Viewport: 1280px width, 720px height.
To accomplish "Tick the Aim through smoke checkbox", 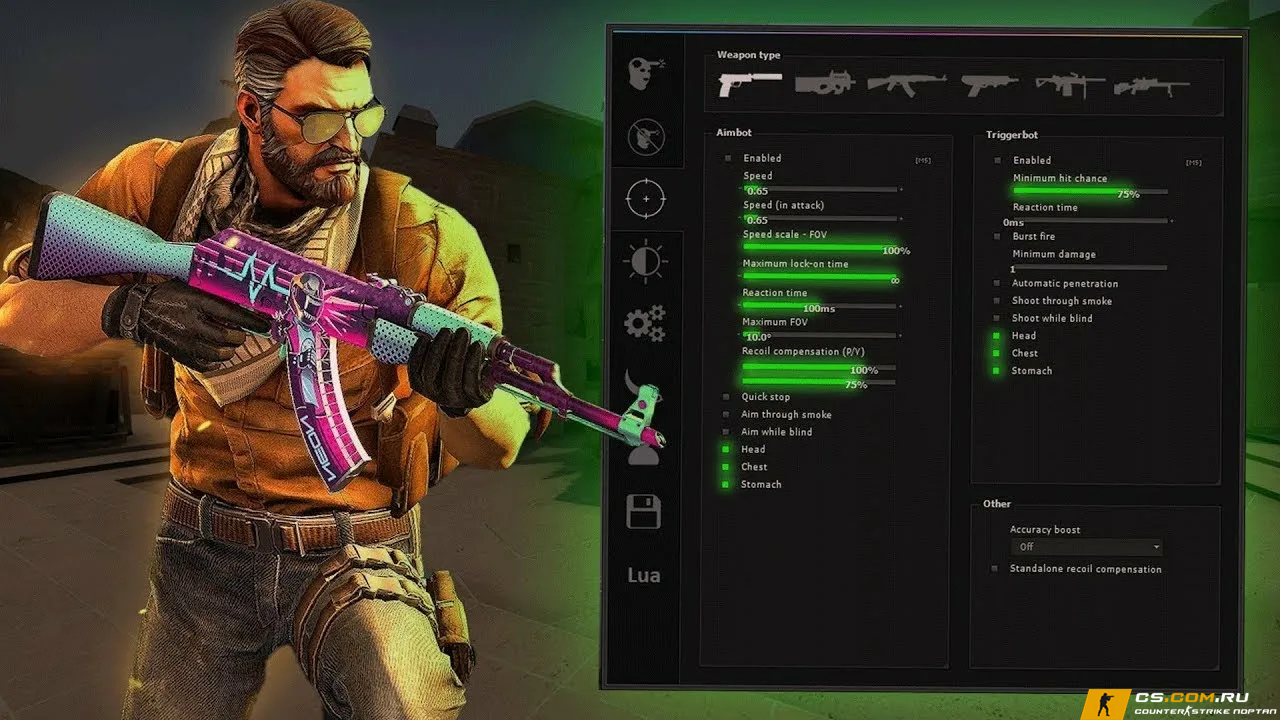I will click(727, 414).
